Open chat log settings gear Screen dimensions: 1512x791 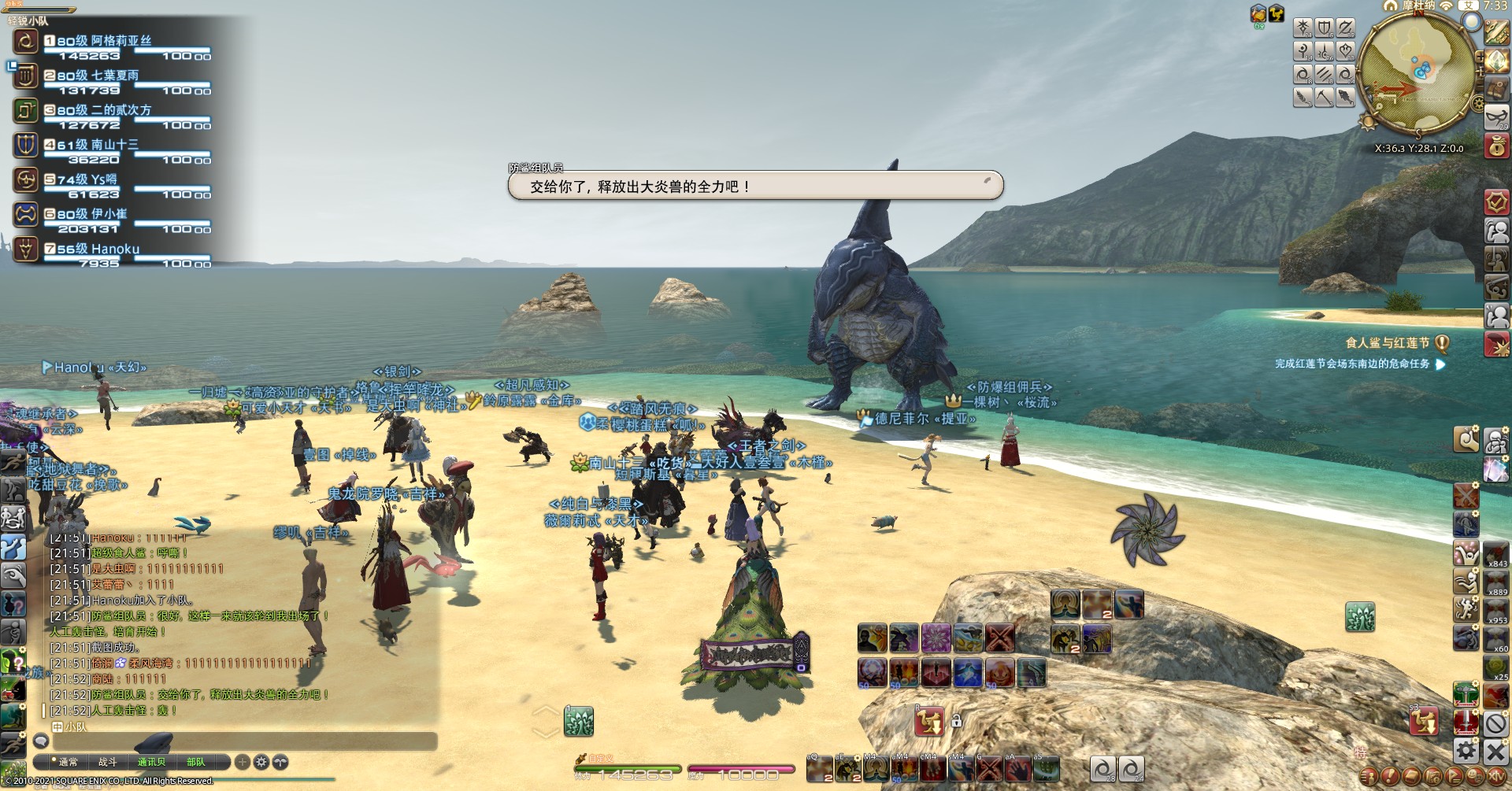tap(261, 762)
